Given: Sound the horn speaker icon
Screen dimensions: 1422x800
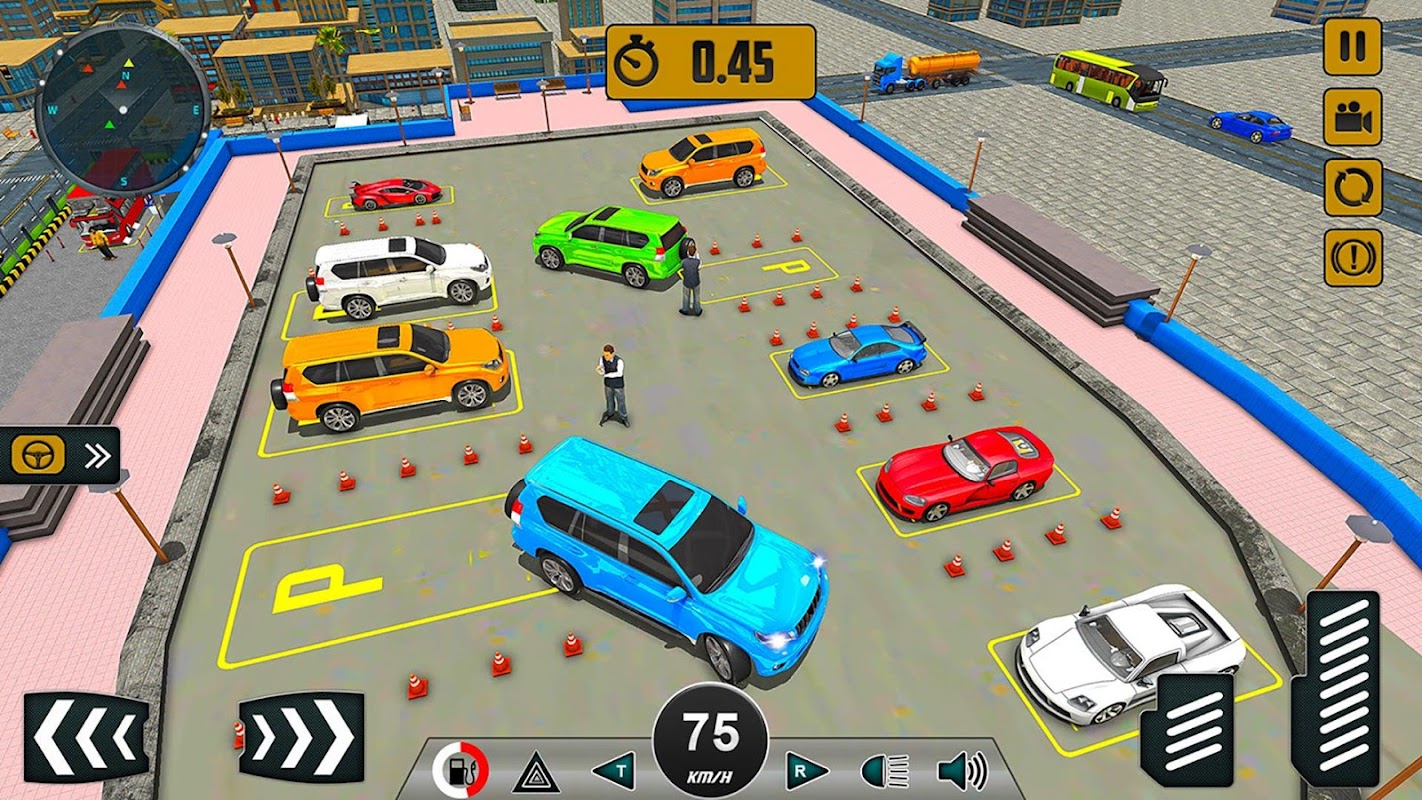Looking at the screenshot, I should [961, 771].
